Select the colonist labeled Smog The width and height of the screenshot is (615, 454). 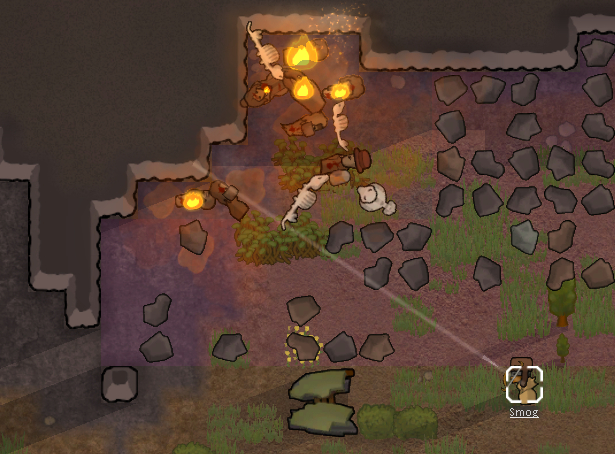pos(524,383)
